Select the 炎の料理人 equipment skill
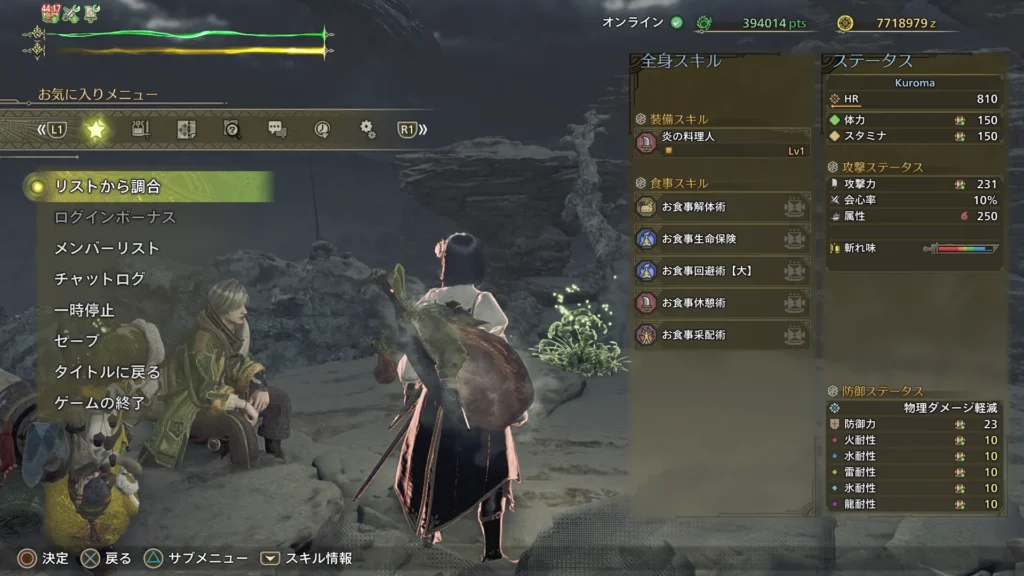1024x576 pixels. pos(722,143)
